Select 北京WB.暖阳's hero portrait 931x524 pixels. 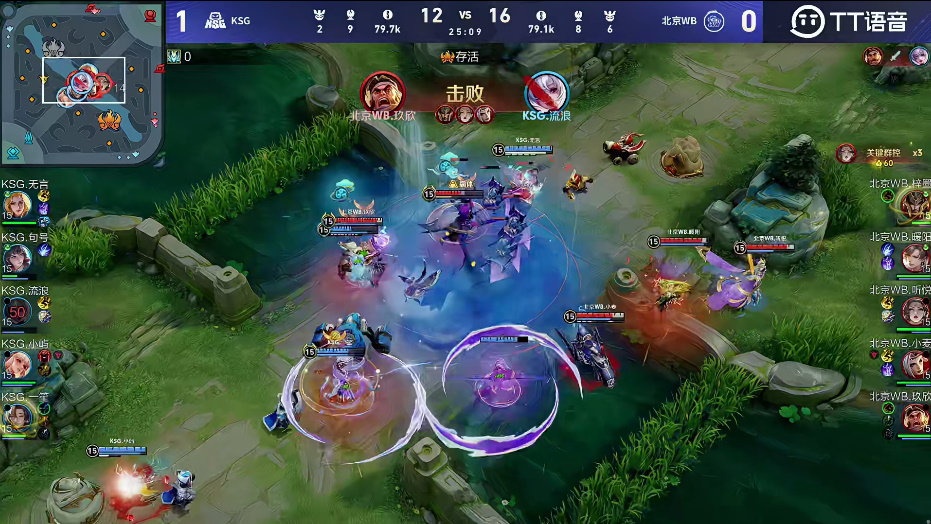point(913,258)
